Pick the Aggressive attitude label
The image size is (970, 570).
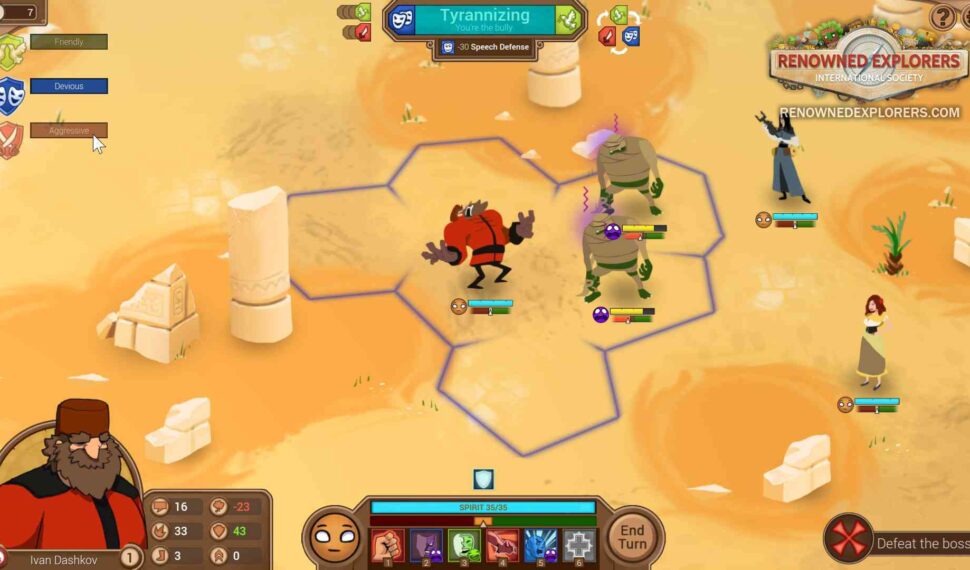click(69, 130)
